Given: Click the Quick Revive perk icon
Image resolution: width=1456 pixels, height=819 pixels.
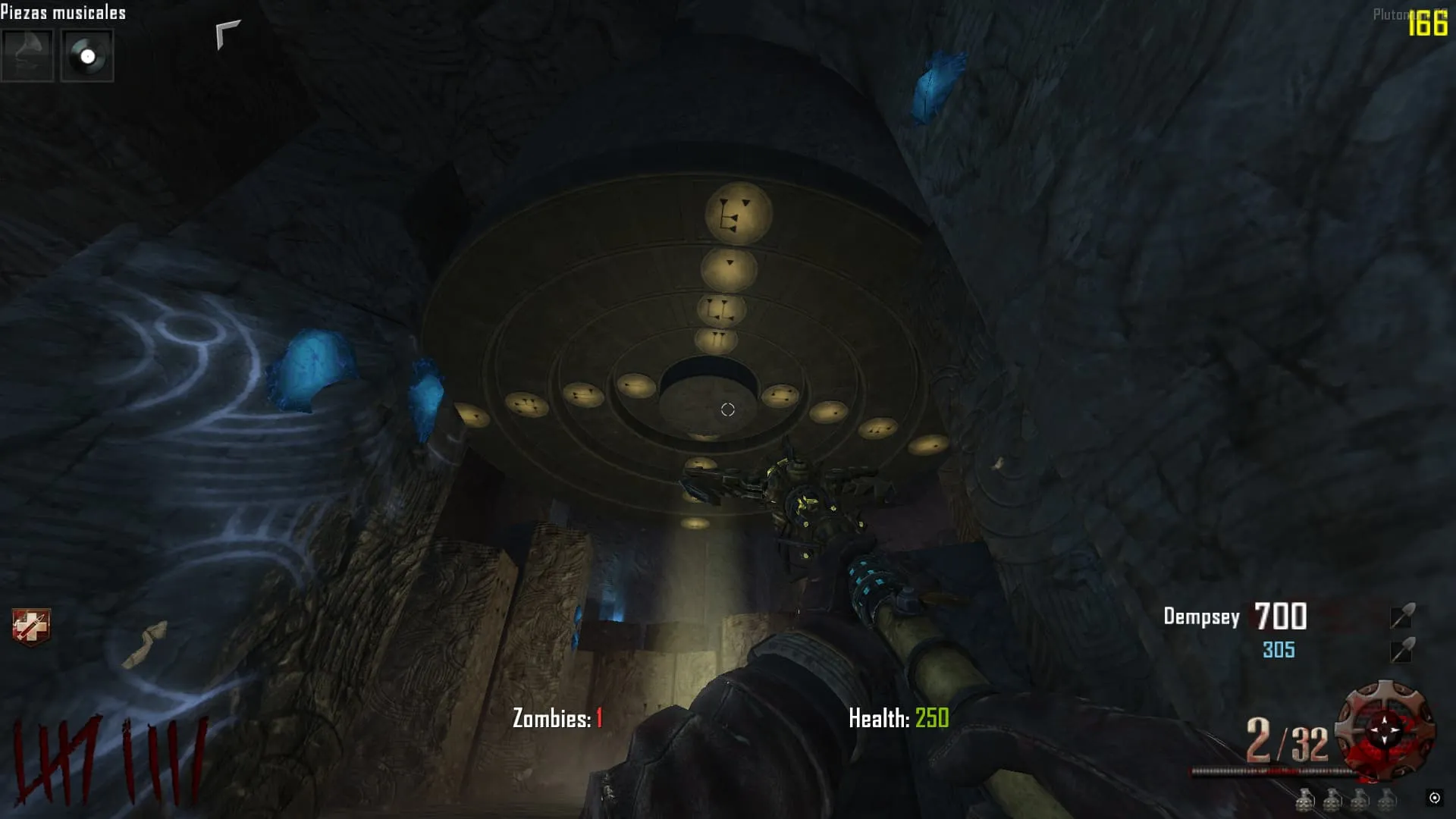Looking at the screenshot, I should [31, 627].
